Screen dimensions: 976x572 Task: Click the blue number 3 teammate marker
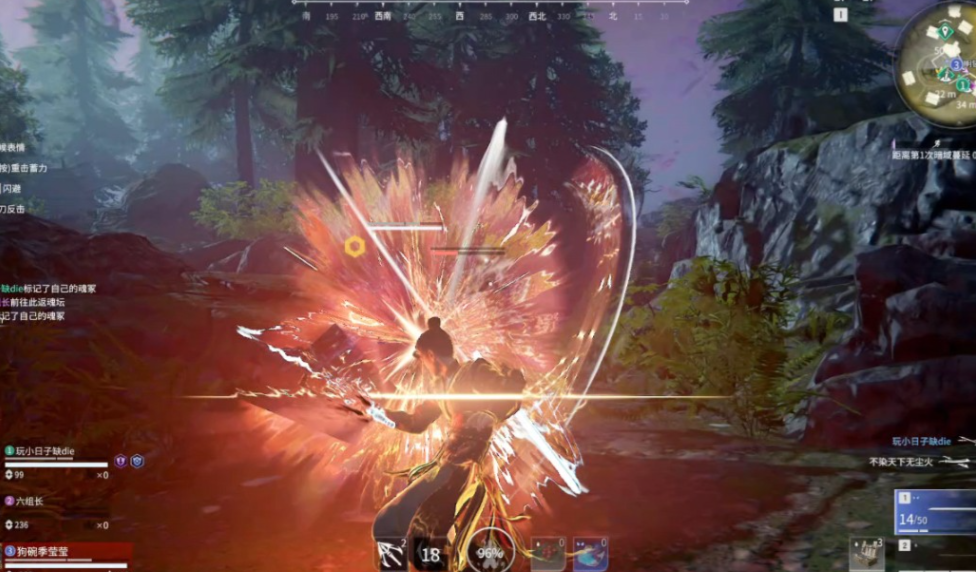(956, 64)
